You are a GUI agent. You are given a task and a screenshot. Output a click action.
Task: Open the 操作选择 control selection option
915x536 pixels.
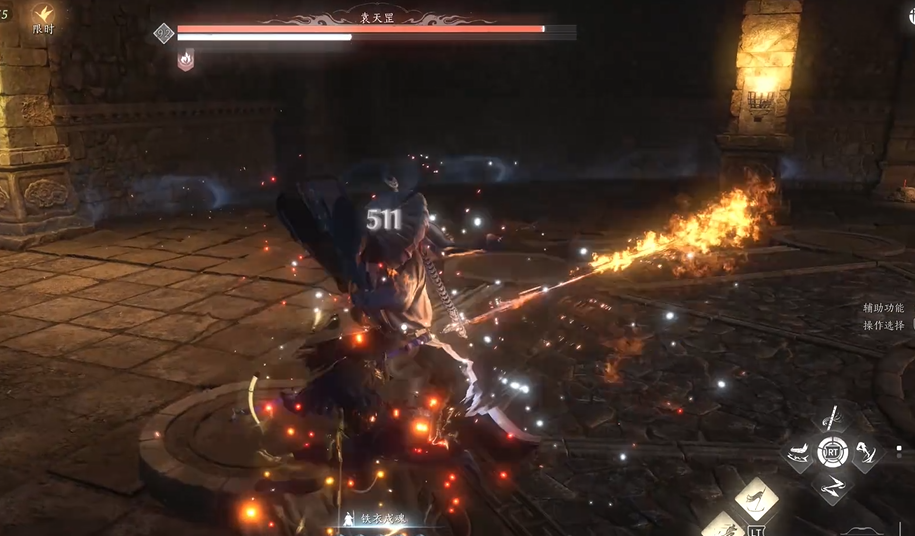883,325
